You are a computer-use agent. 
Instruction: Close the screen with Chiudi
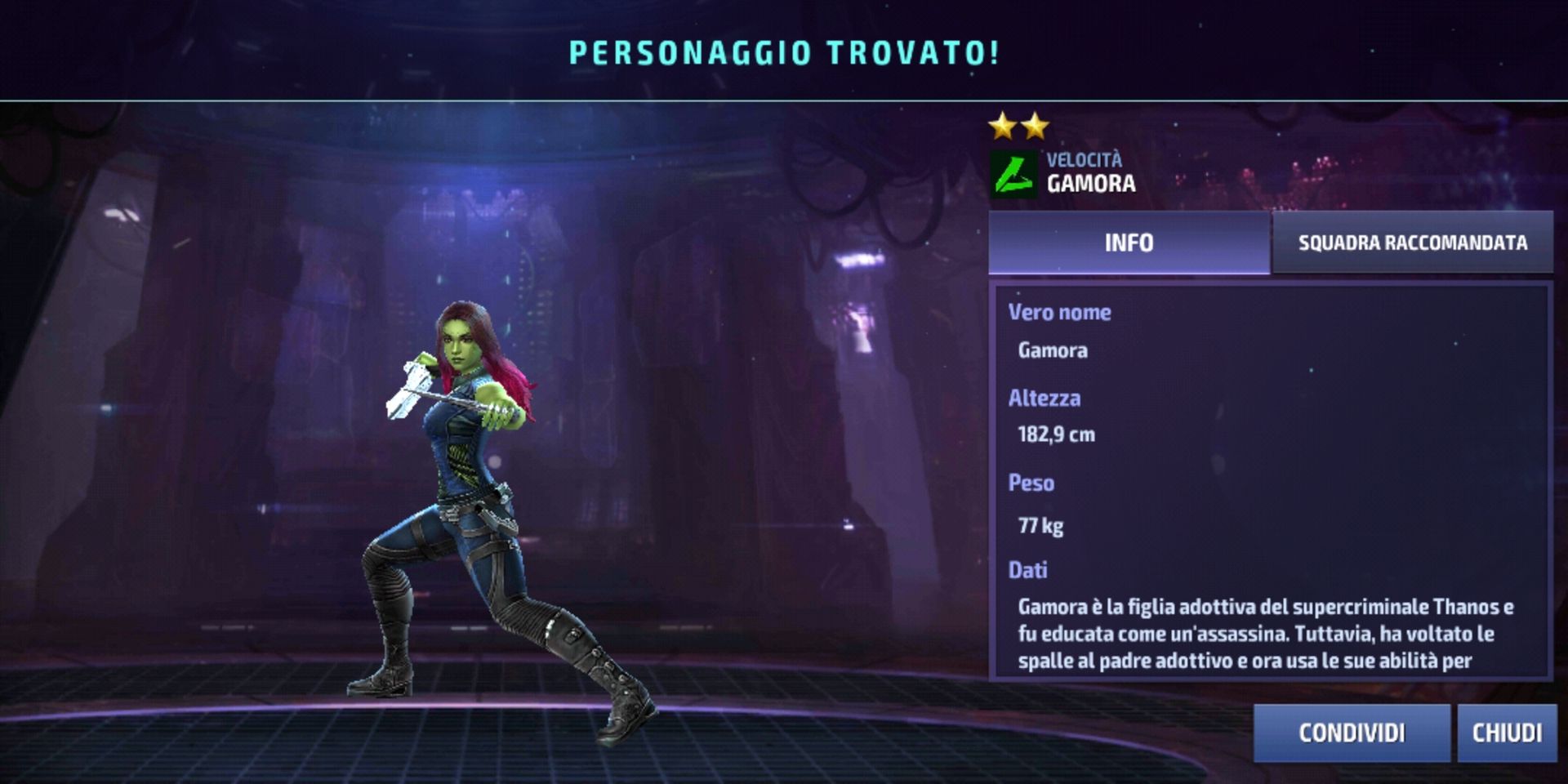coord(1507,733)
